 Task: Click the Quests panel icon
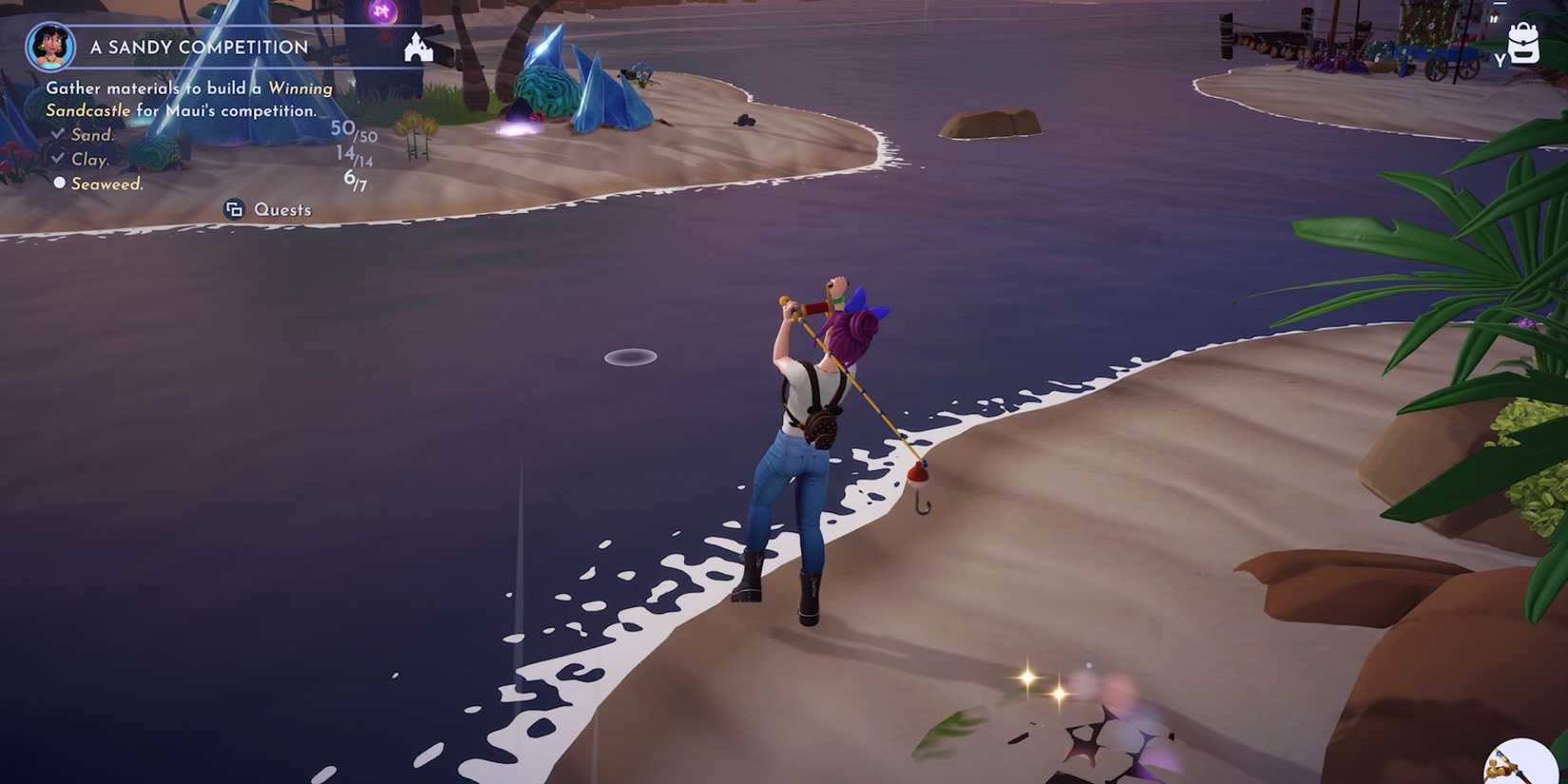pyautogui.click(x=235, y=209)
